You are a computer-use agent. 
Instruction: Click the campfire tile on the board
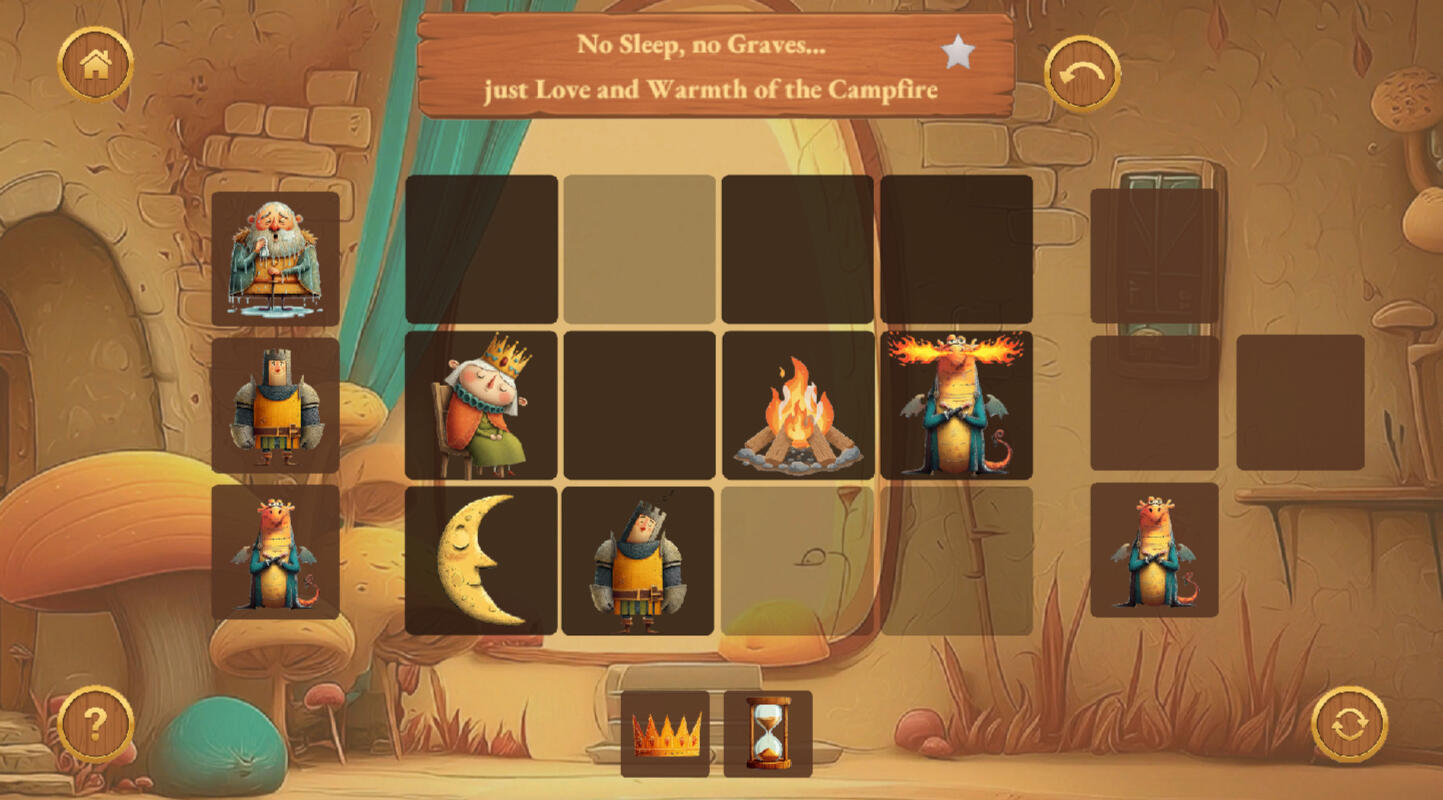click(x=797, y=405)
